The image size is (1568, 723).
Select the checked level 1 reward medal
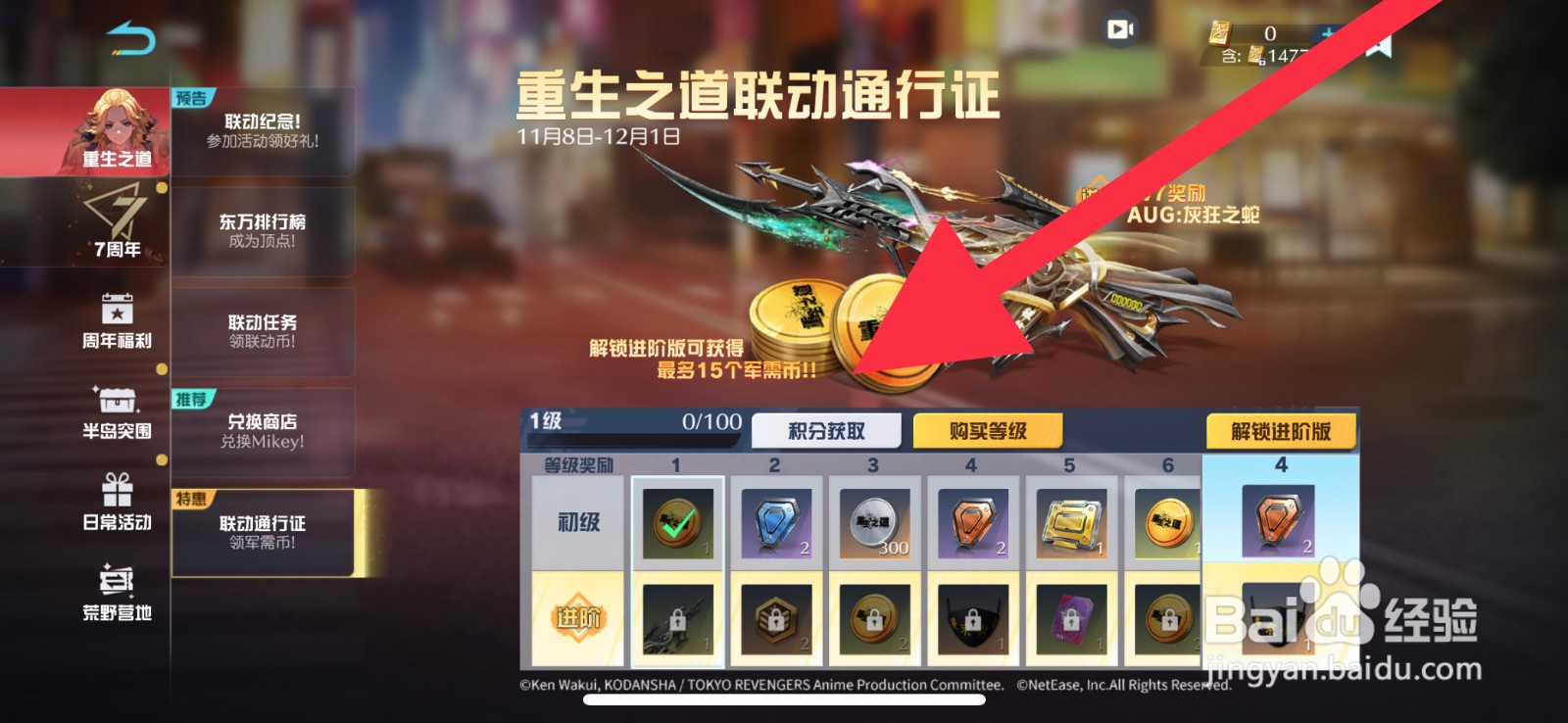[677, 521]
